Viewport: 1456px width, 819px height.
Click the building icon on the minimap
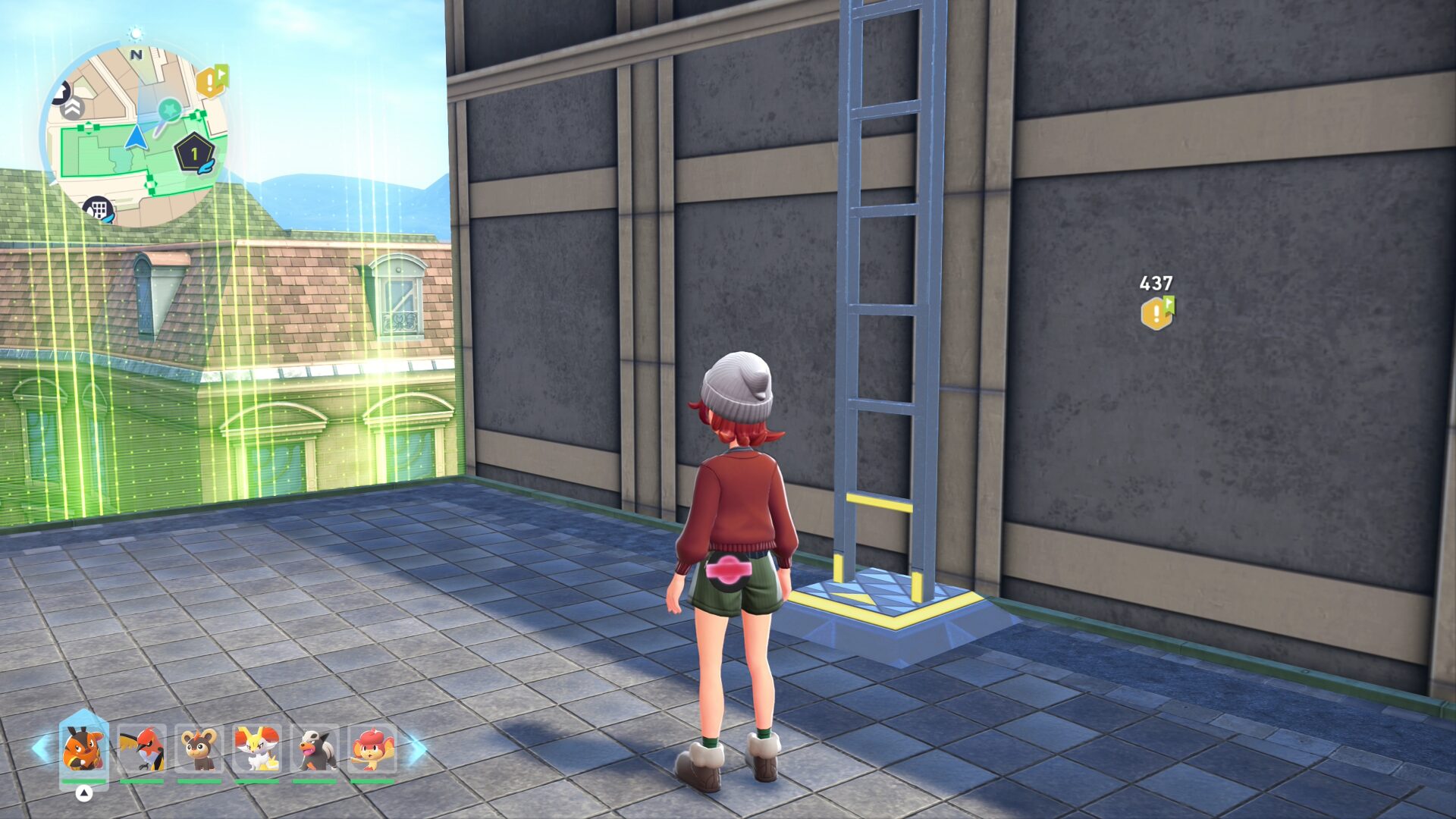(99, 209)
